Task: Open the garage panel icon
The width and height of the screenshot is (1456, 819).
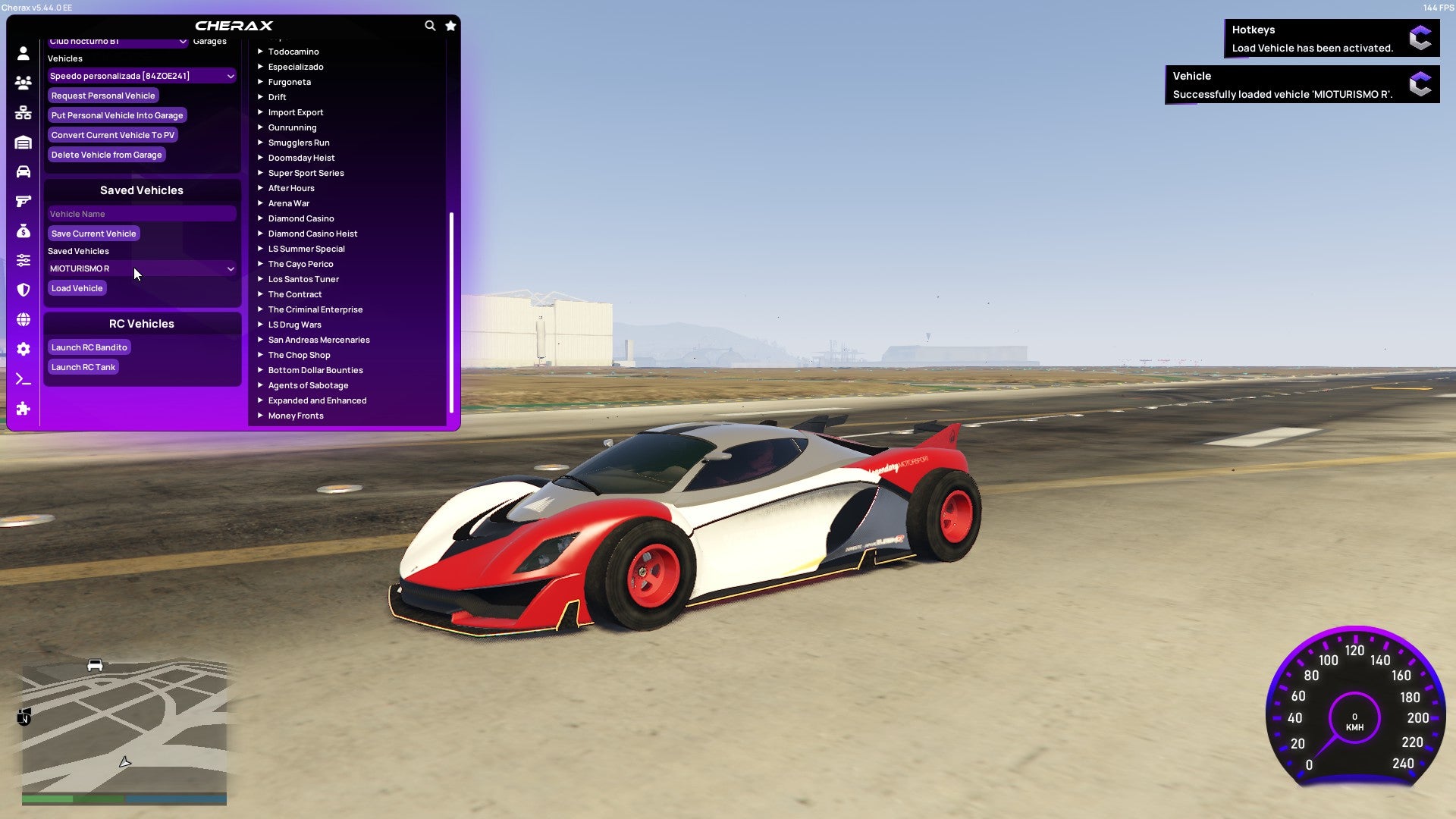Action: click(23, 142)
